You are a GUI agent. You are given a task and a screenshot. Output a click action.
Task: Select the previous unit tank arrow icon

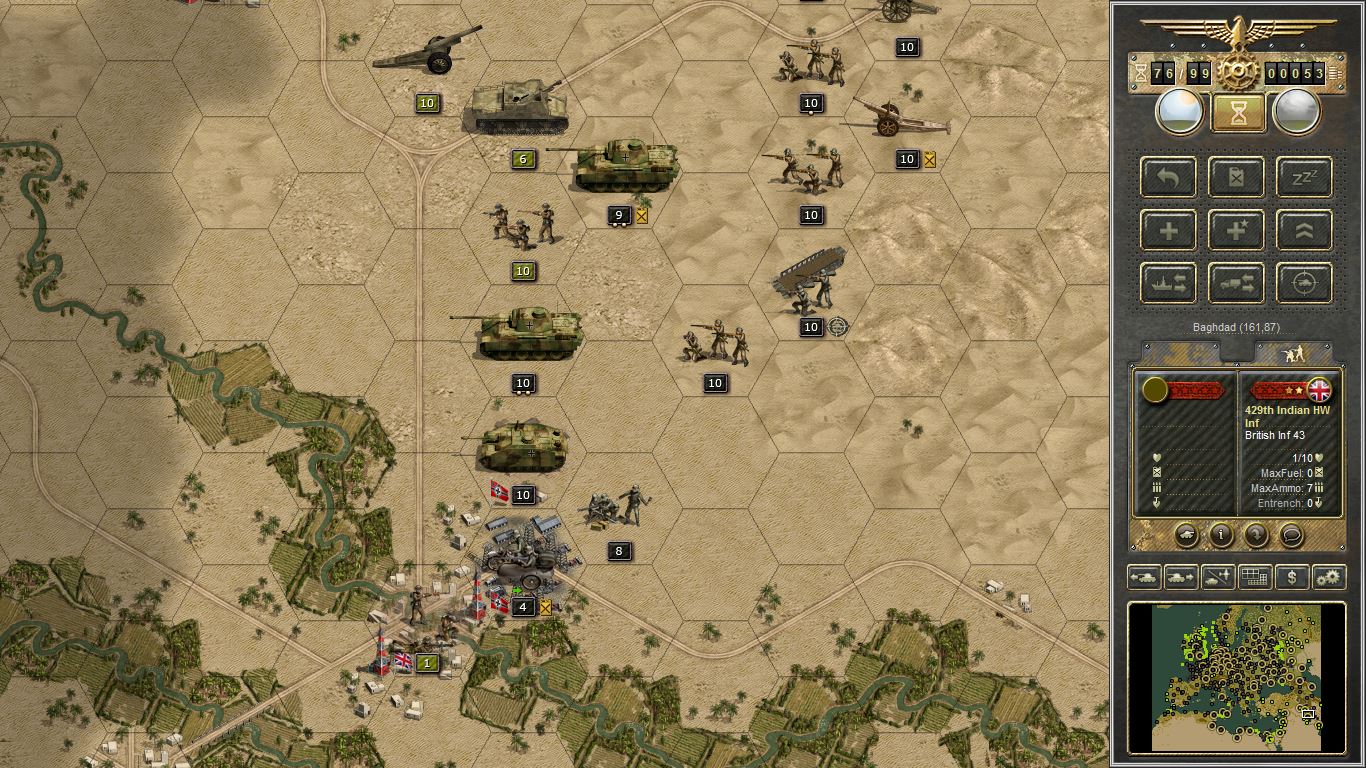click(x=1144, y=577)
